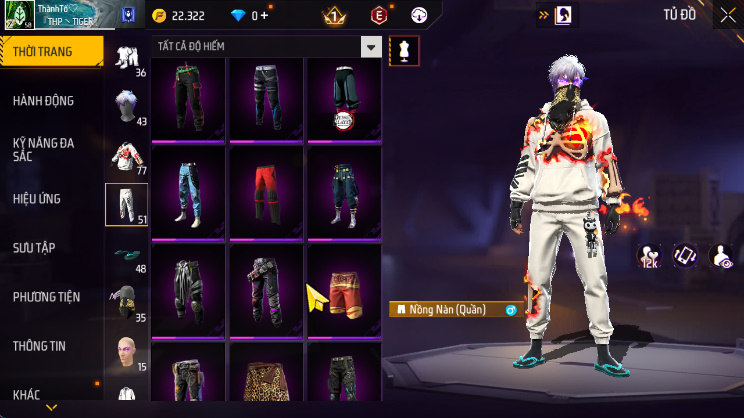Go to the SƯU TẬP tab

(38, 248)
